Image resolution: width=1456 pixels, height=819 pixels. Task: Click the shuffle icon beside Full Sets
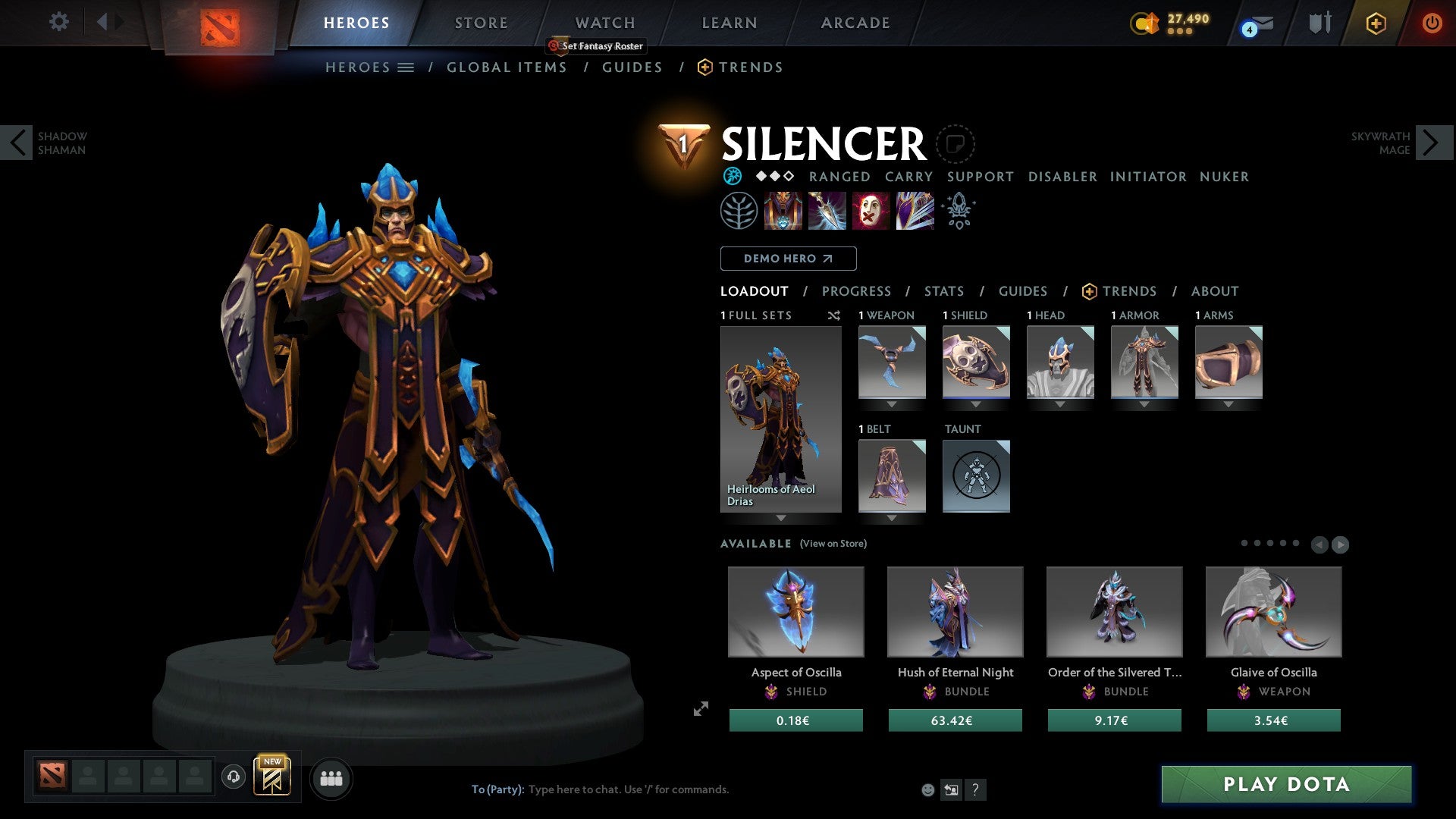click(x=834, y=315)
